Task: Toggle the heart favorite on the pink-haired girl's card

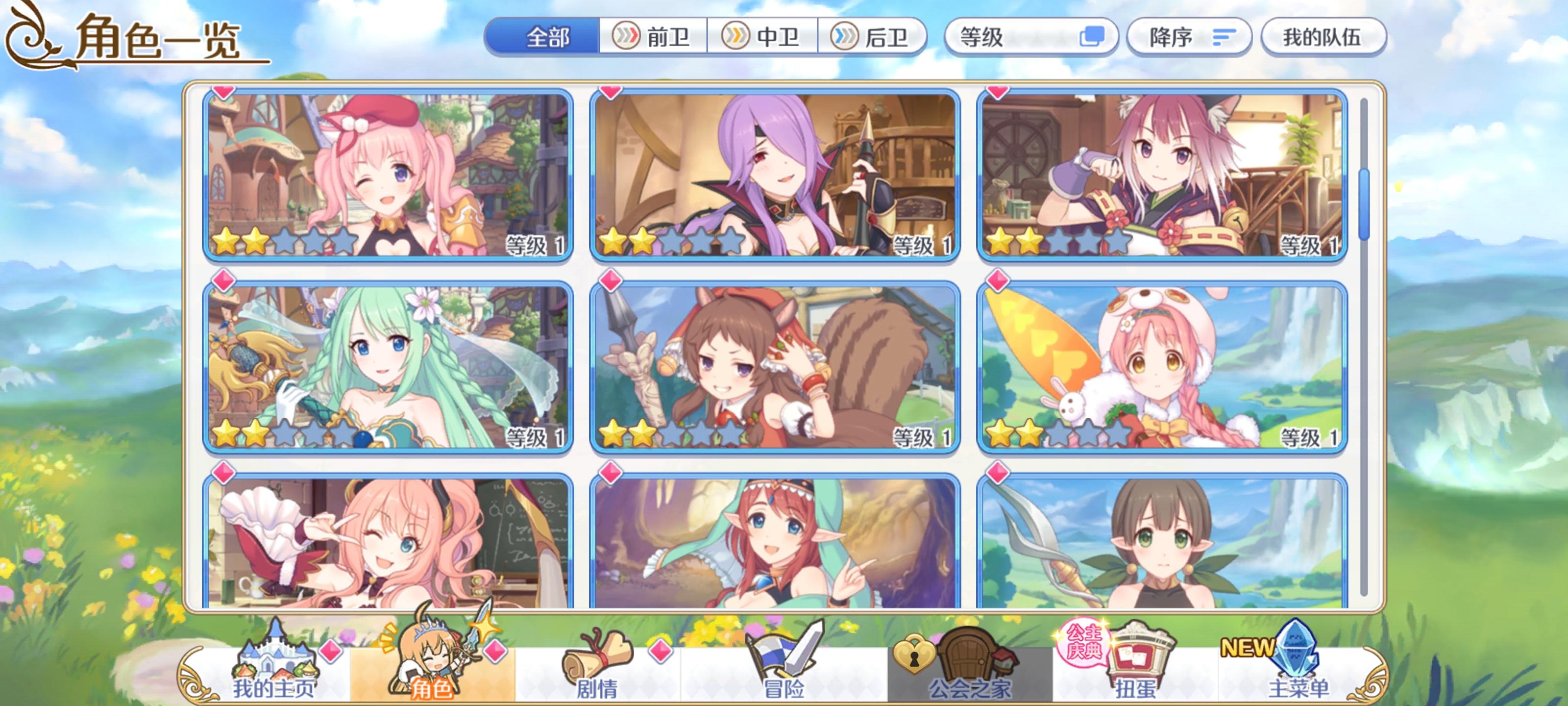Action: click(x=224, y=93)
